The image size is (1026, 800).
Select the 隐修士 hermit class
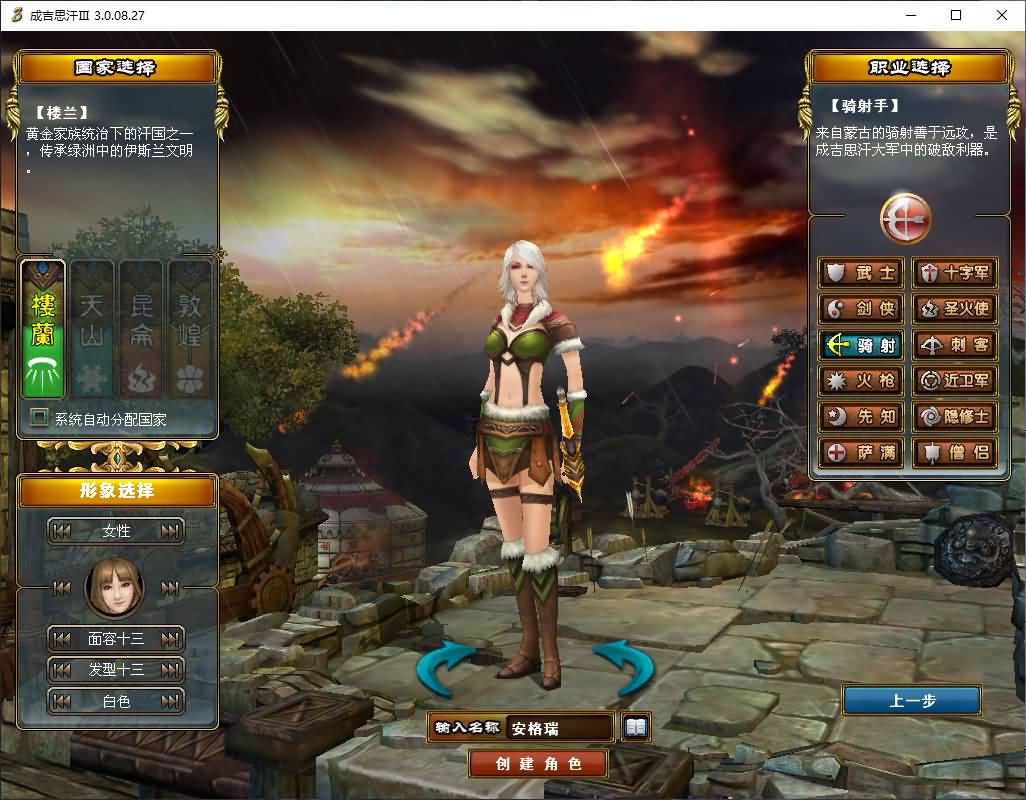click(954, 417)
